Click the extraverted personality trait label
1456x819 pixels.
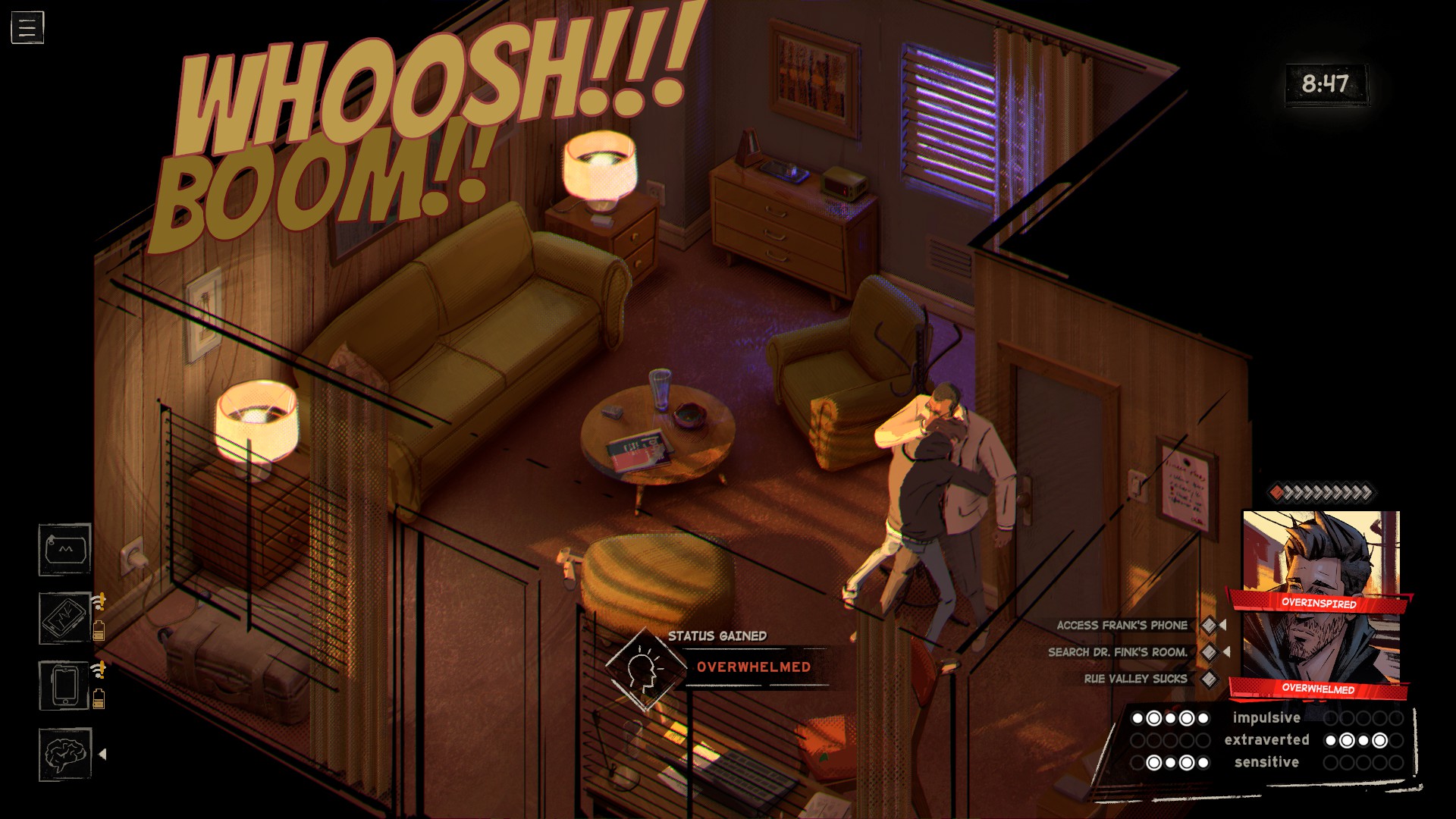coord(1266,740)
